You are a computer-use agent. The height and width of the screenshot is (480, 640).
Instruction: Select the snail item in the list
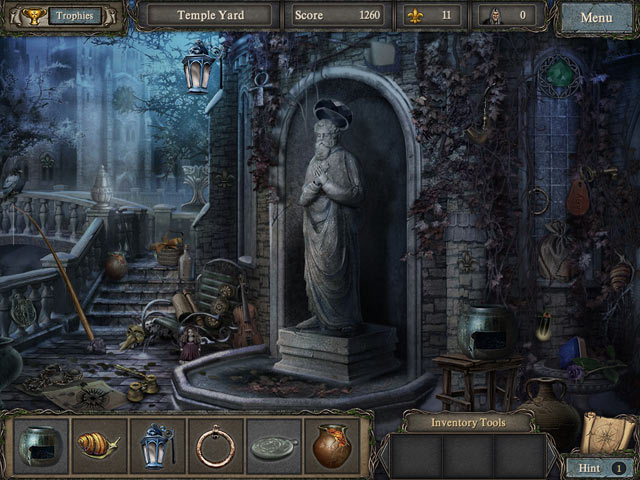[98, 446]
